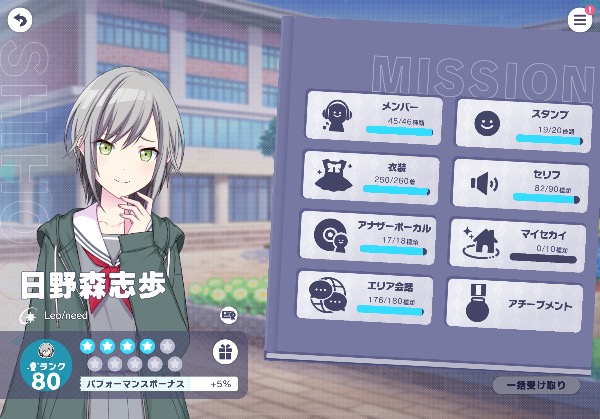Click the small card icon near Leo/need
This screenshot has width=600, height=419.
pyautogui.click(x=229, y=315)
